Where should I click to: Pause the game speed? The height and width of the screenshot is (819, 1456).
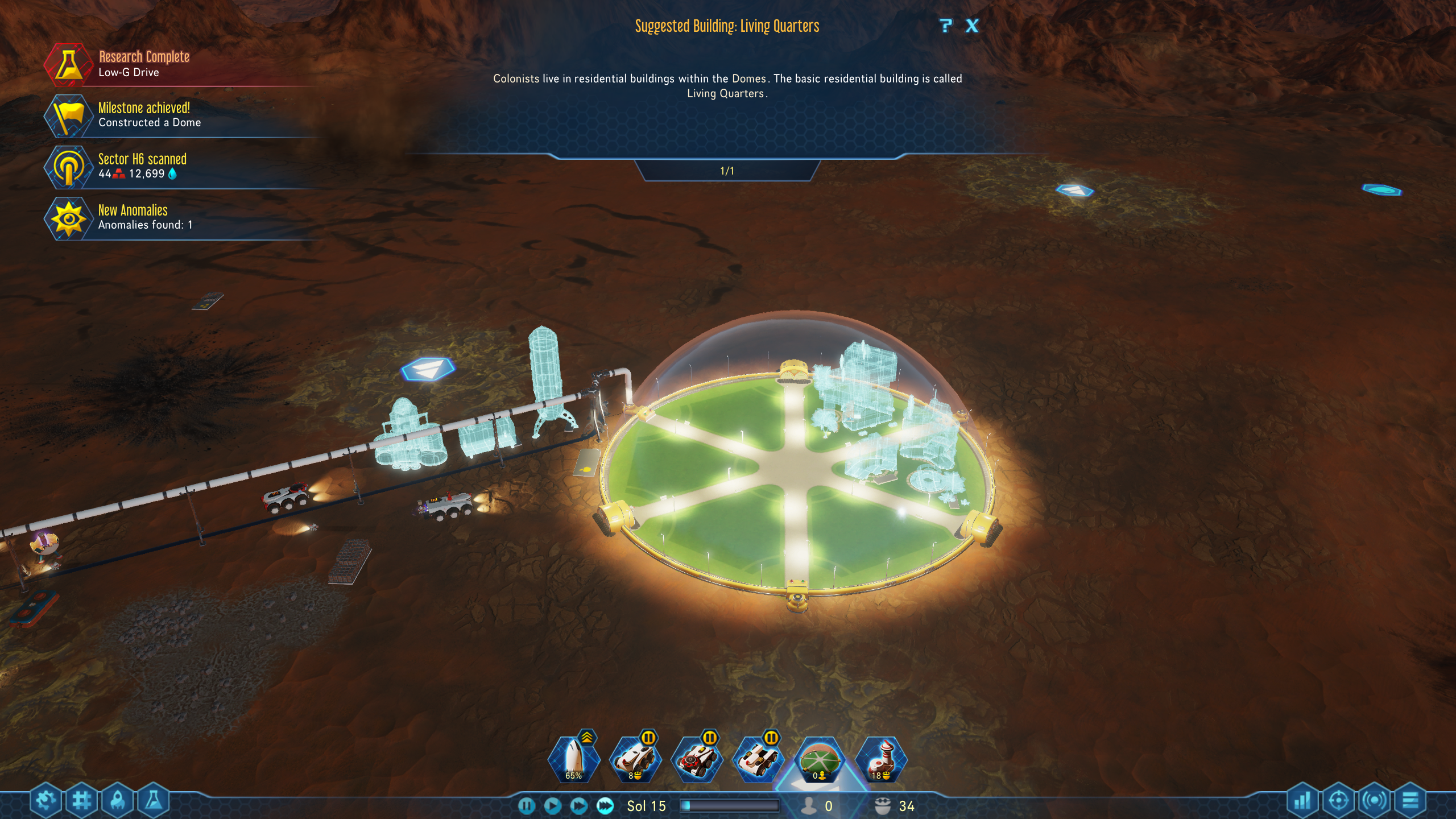[527, 806]
